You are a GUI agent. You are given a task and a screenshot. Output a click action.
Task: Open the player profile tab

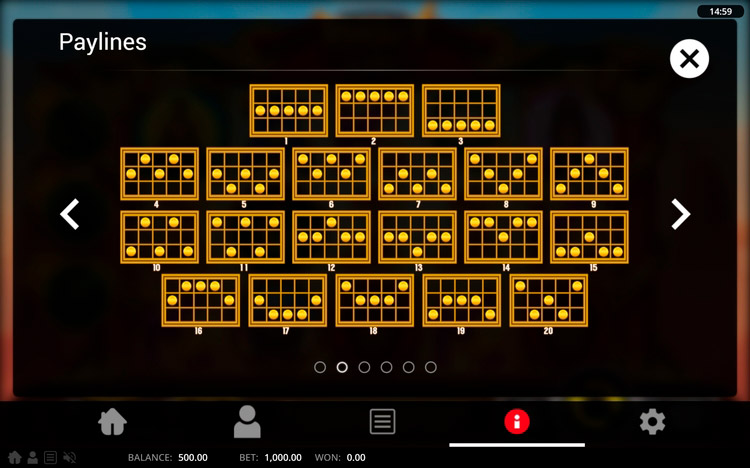(x=247, y=422)
